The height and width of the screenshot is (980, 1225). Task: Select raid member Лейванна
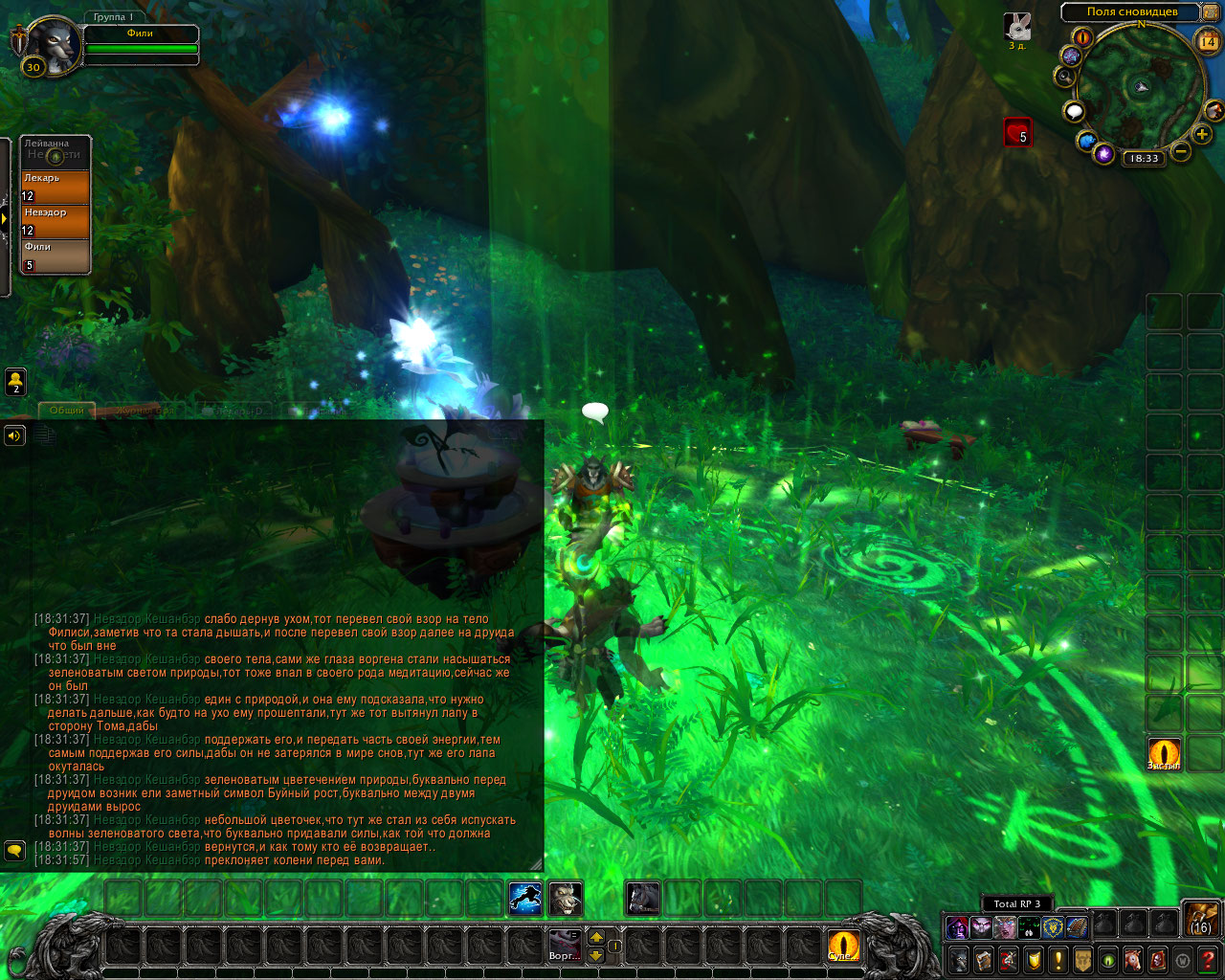coord(56,151)
